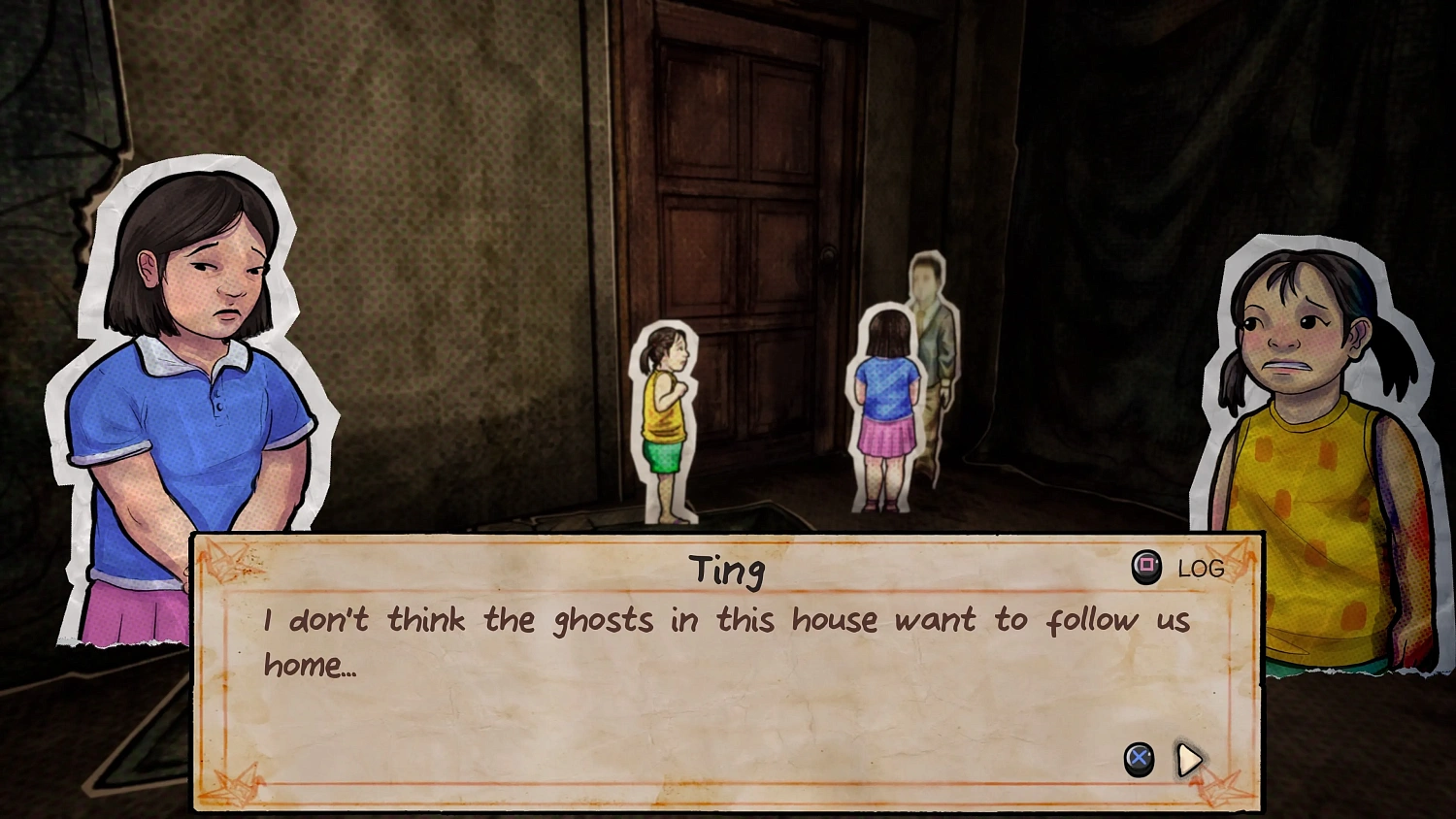Image resolution: width=1456 pixels, height=819 pixels.
Task: Click the X button icon near the advance arrow
Action: tap(1136, 760)
